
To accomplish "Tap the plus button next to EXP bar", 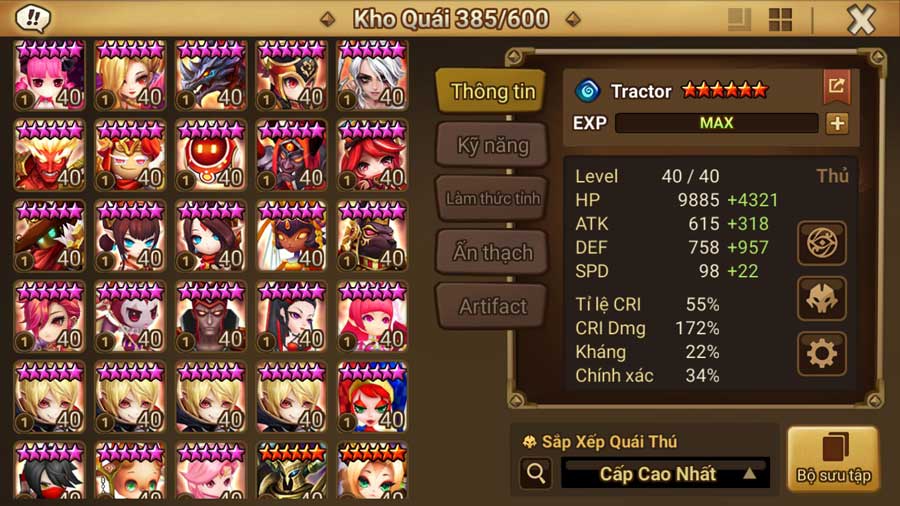I will coord(836,123).
